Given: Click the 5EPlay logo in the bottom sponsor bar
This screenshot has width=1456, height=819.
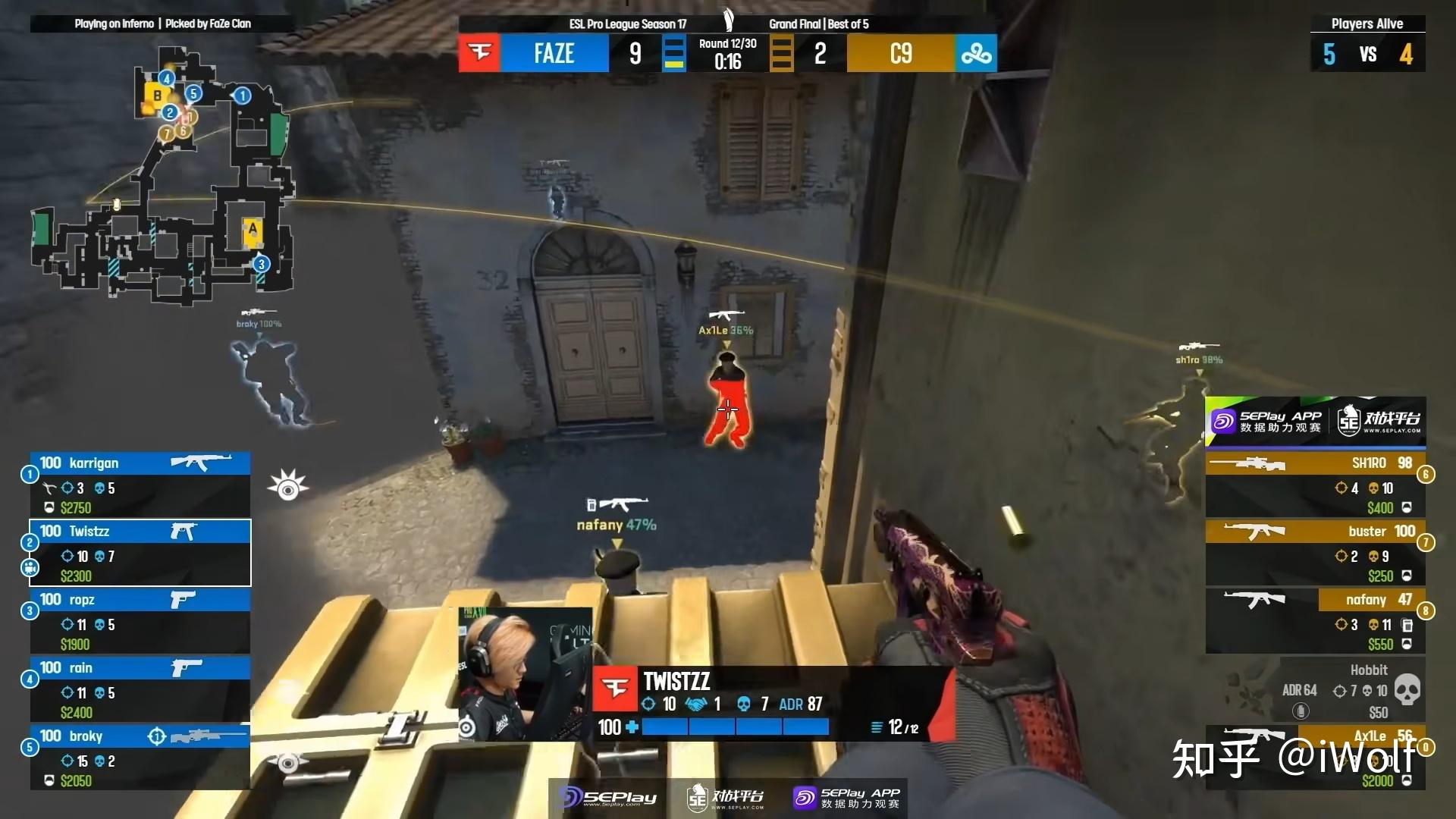Looking at the screenshot, I should (x=608, y=798).
